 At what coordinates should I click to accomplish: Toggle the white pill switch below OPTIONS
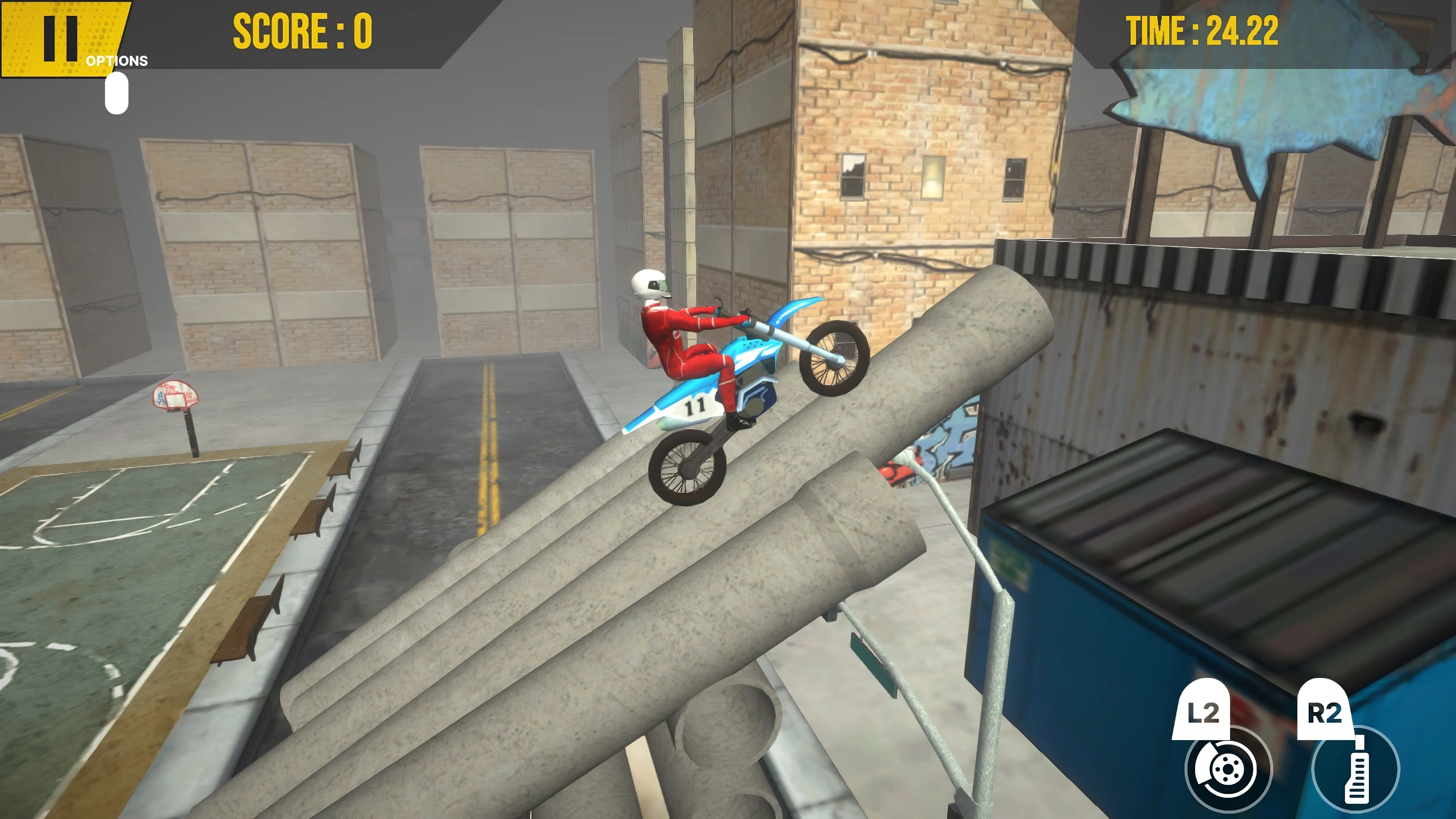pyautogui.click(x=116, y=93)
